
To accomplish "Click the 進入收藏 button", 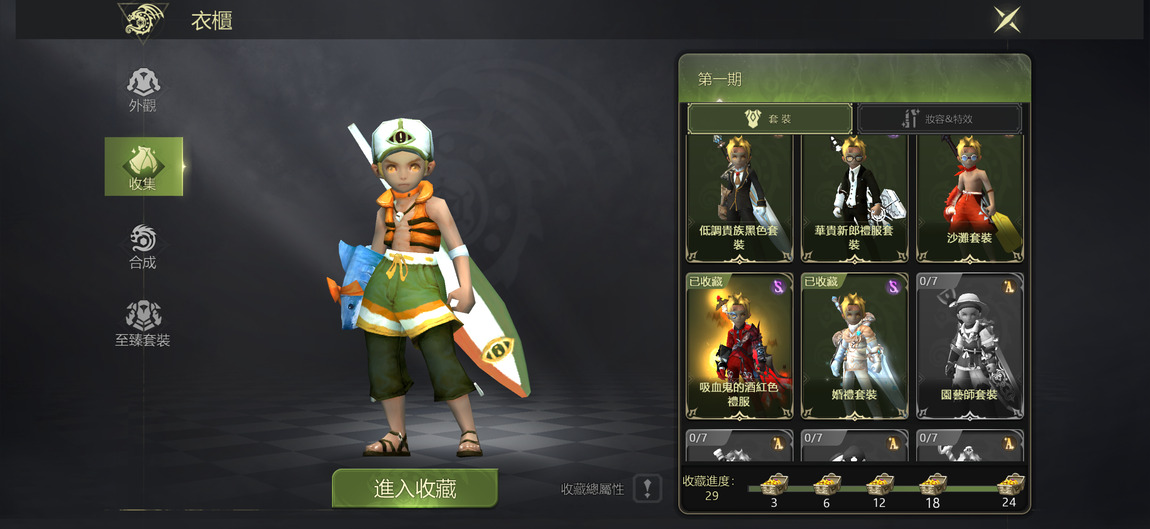I will click(x=415, y=488).
